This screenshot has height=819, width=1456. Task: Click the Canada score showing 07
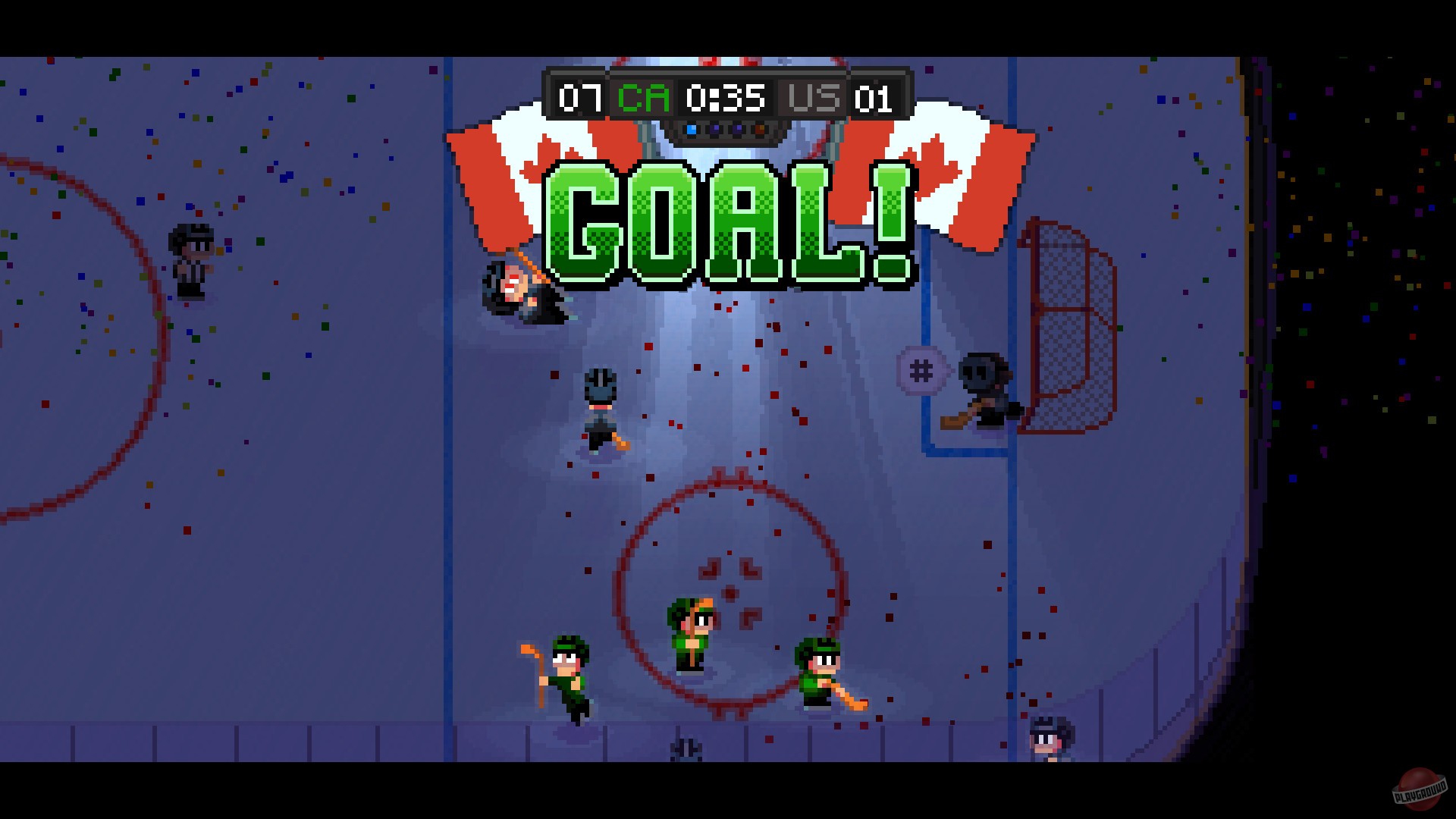579,97
